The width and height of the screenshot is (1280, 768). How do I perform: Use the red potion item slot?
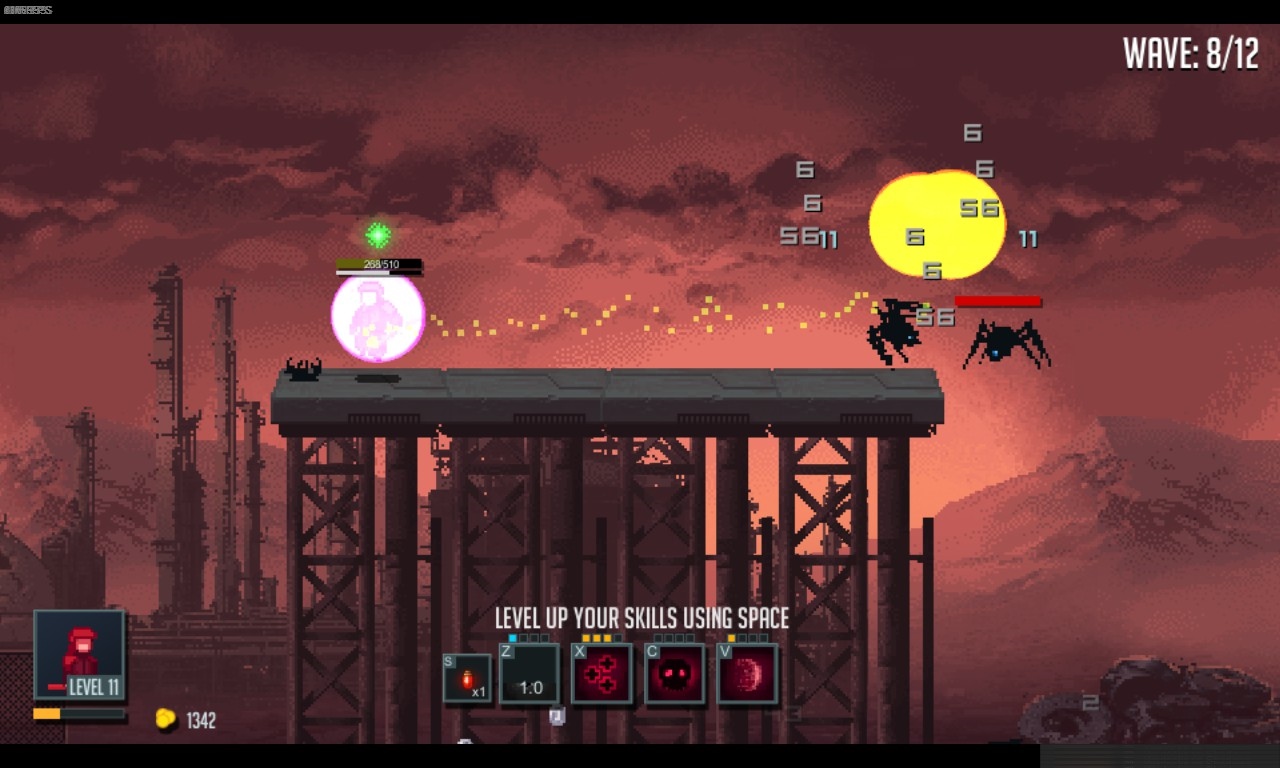click(x=467, y=679)
